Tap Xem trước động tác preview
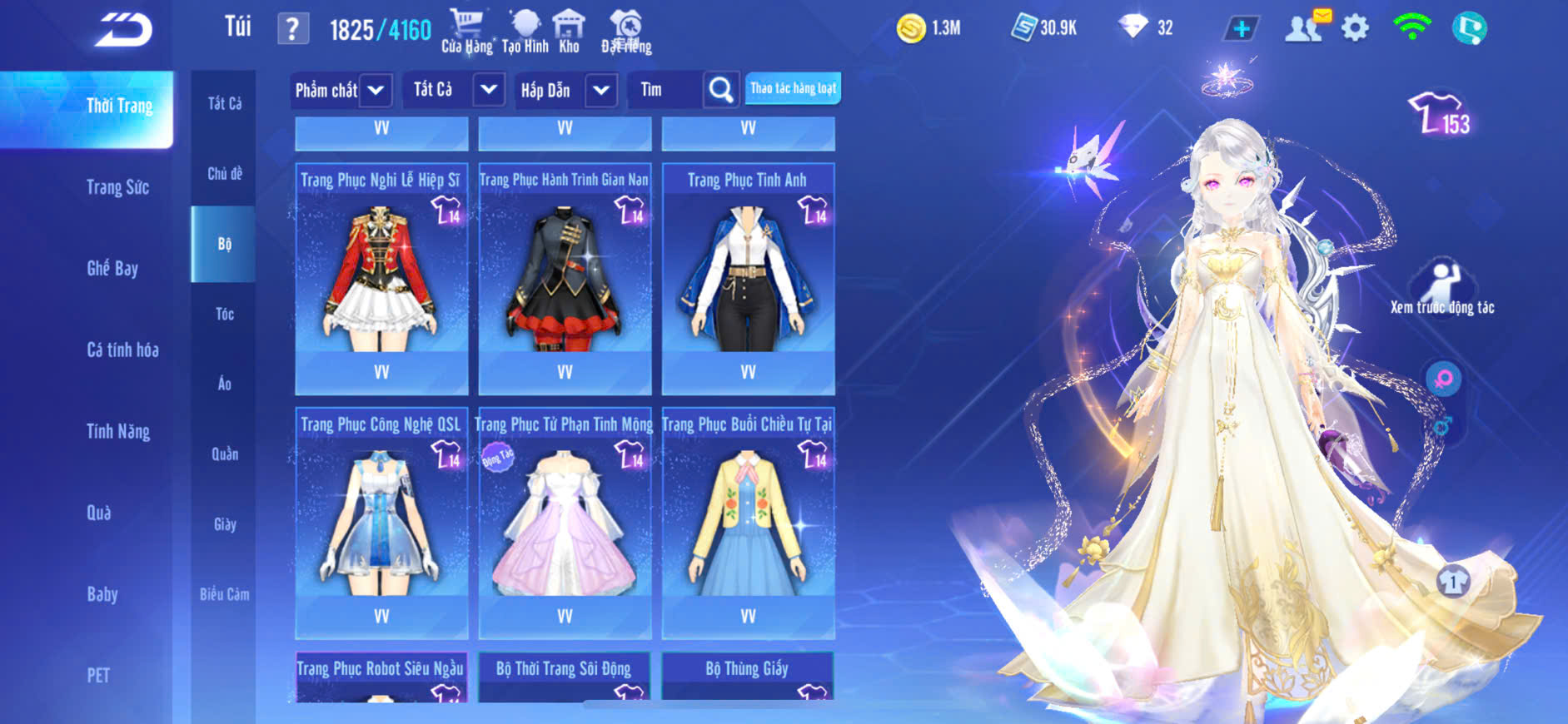The image size is (1568, 724). click(1441, 287)
